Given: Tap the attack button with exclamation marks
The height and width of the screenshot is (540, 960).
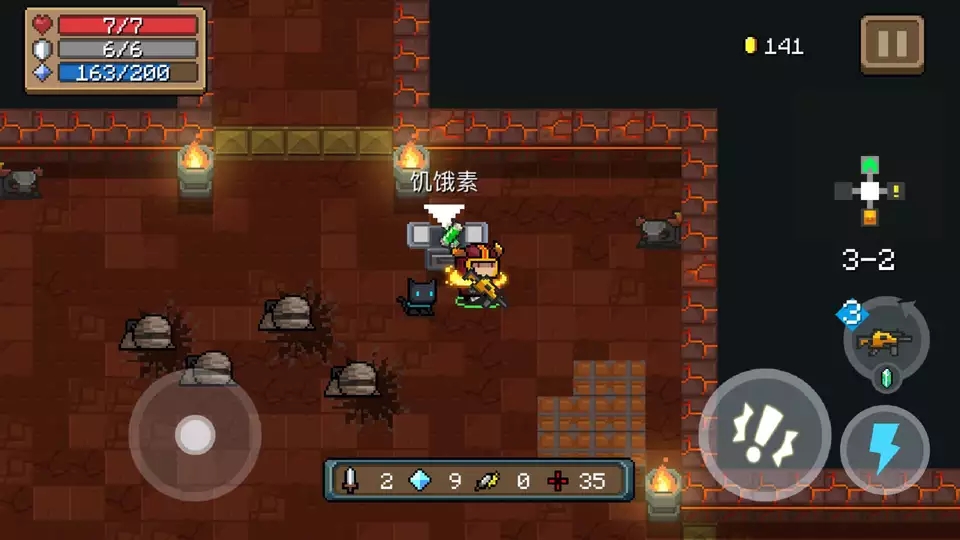Looking at the screenshot, I should tap(764, 434).
